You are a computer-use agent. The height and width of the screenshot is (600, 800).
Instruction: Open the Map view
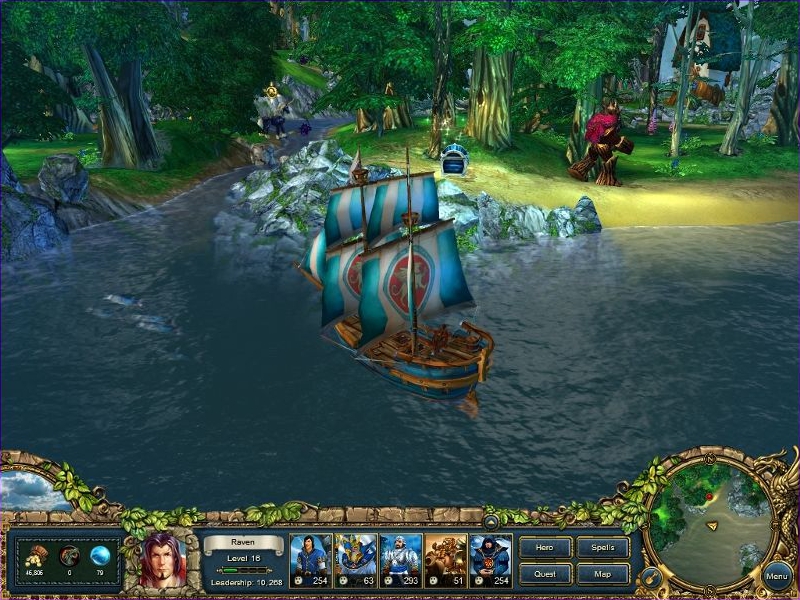tap(603, 574)
